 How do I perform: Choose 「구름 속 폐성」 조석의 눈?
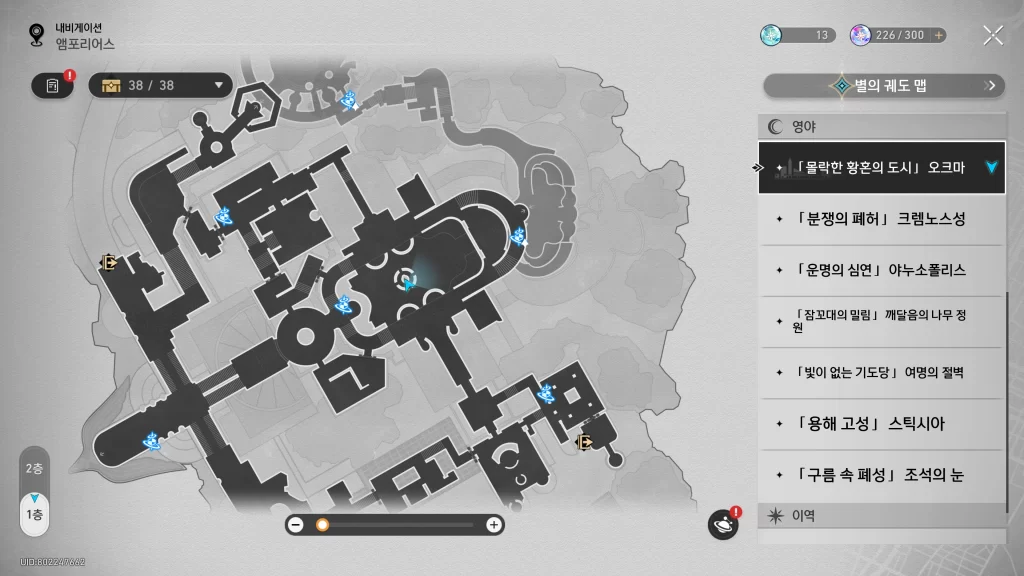[x=880, y=476]
